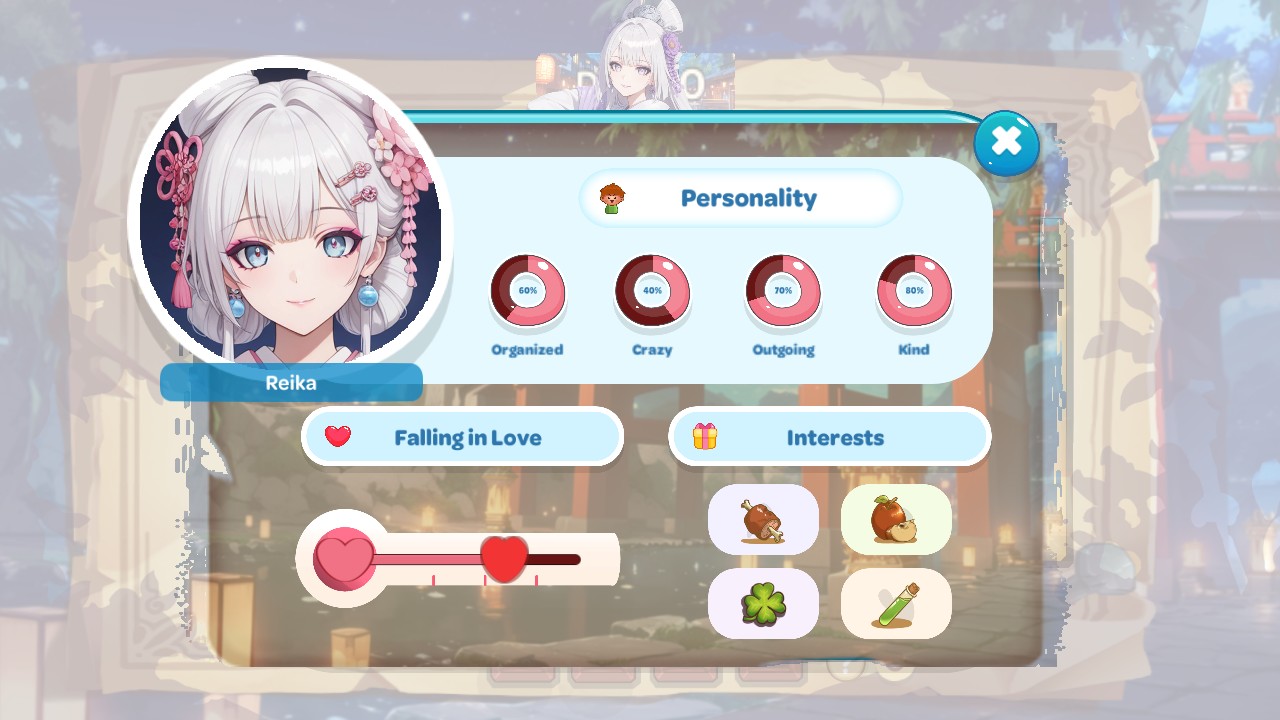
Task: Click the heart icon beside Falling in Love
Action: [337, 437]
